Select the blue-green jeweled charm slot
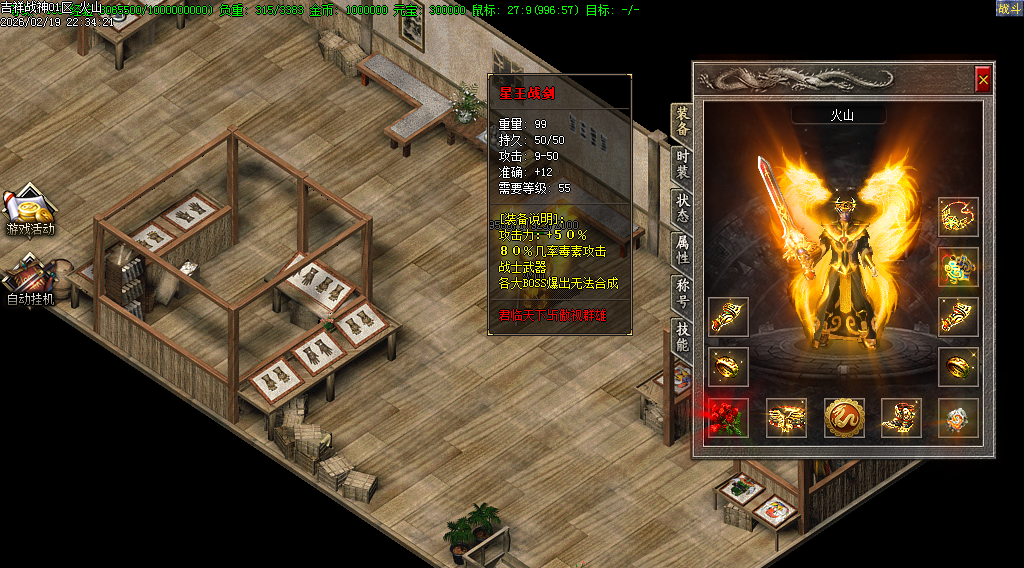 [958, 267]
